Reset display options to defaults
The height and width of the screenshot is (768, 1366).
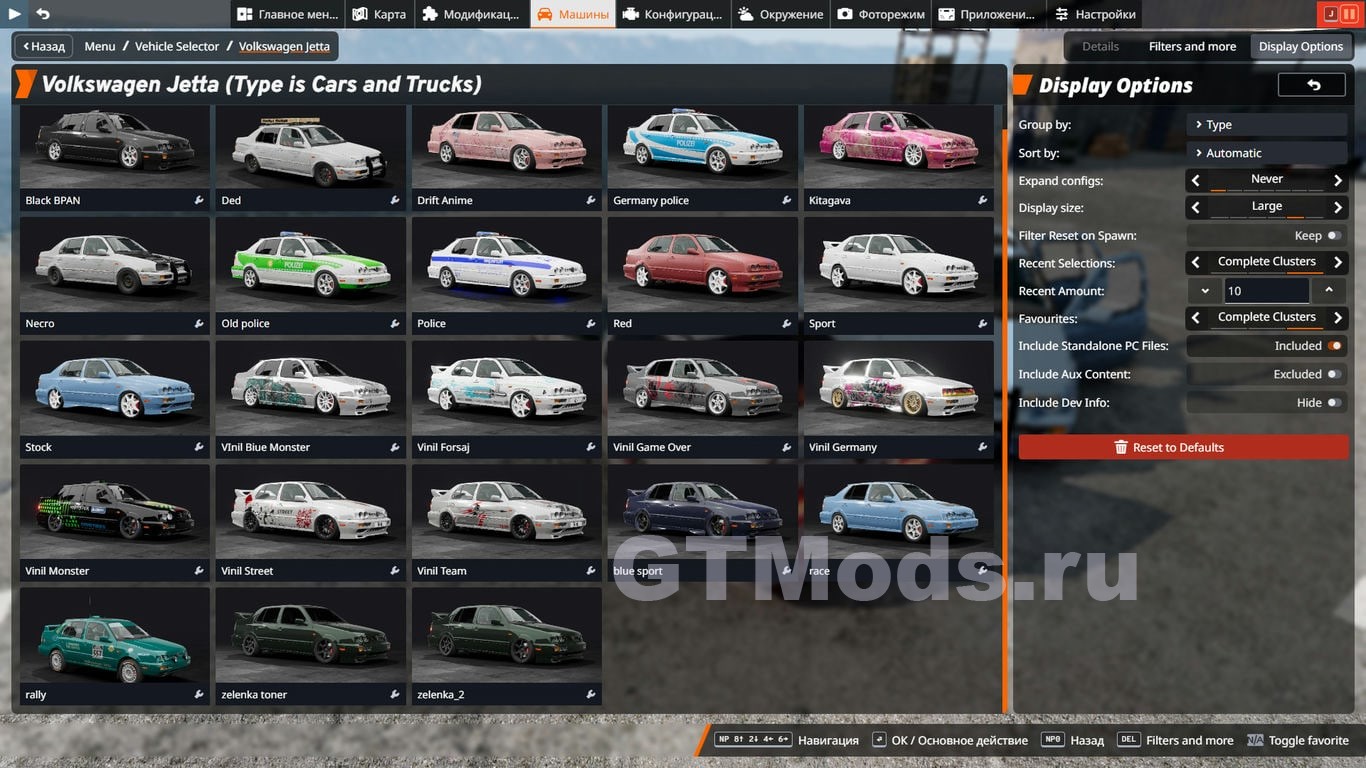coord(1183,447)
